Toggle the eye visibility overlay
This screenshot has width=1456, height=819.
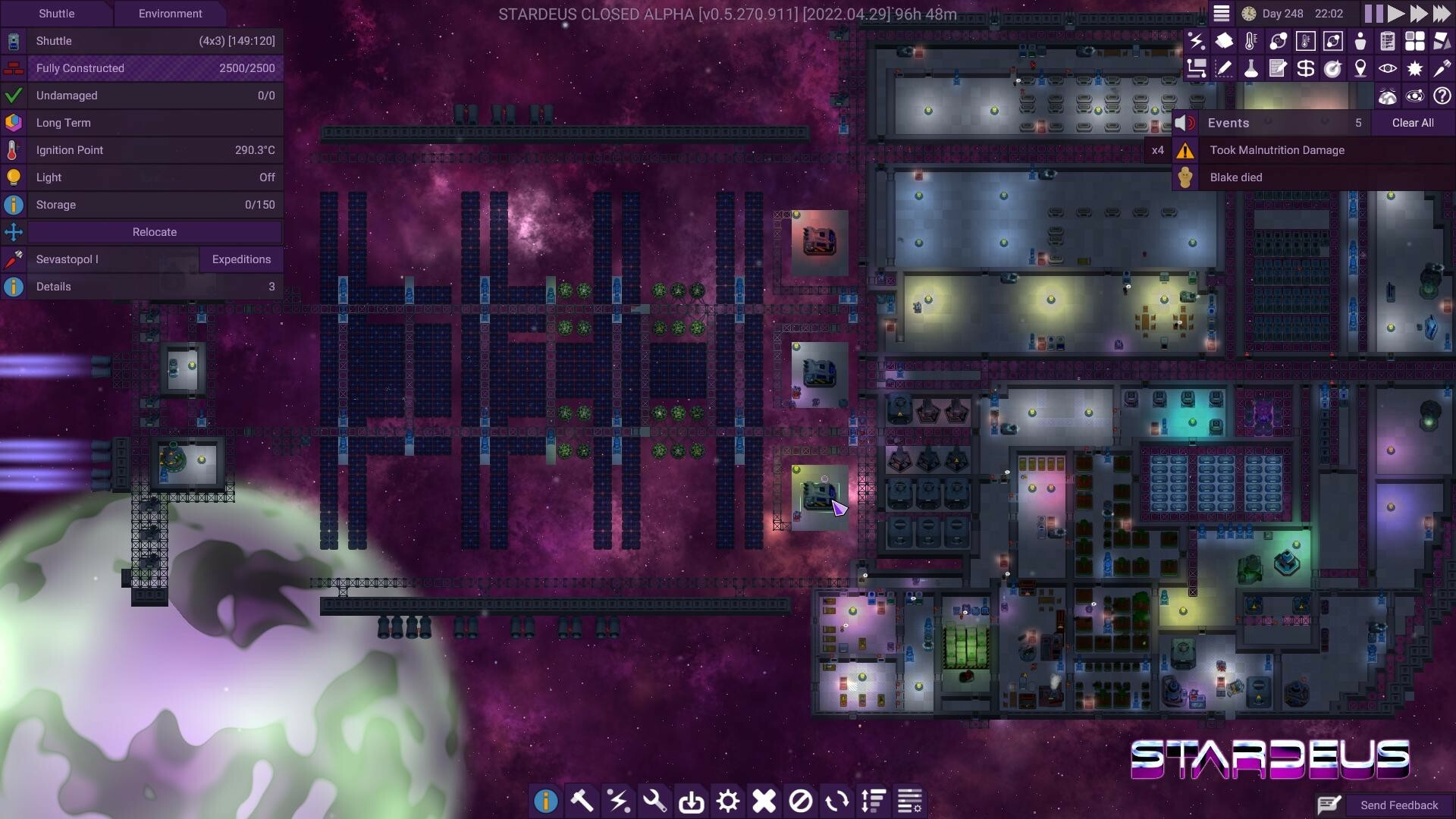[1387, 68]
